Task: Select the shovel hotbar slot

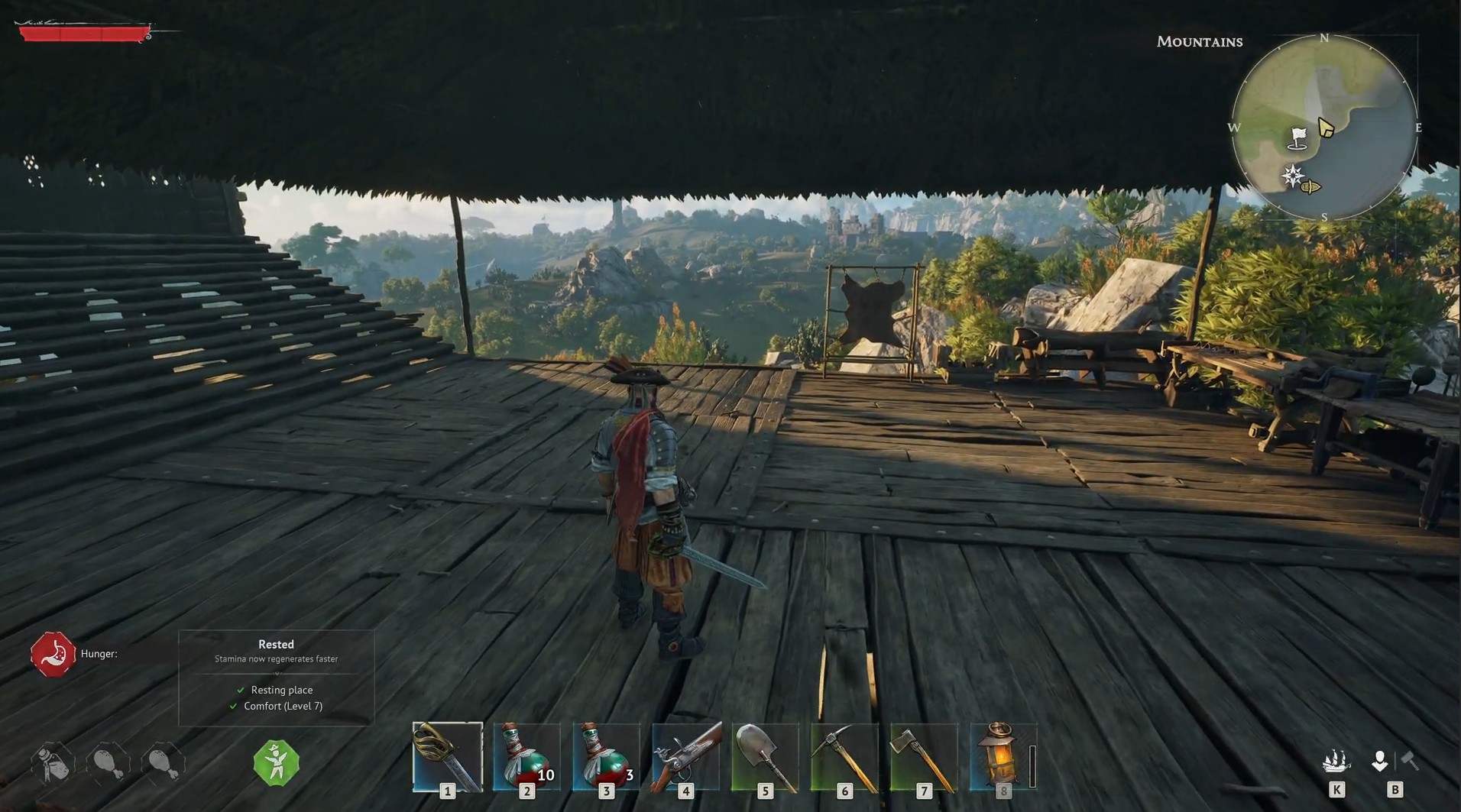Action: click(x=765, y=756)
